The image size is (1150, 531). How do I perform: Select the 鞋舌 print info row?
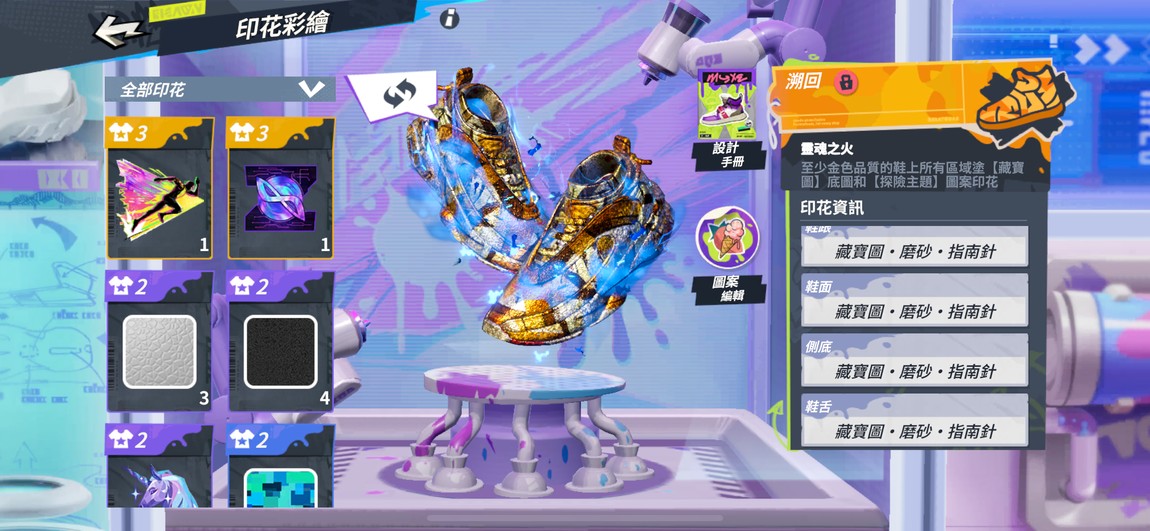coord(914,431)
